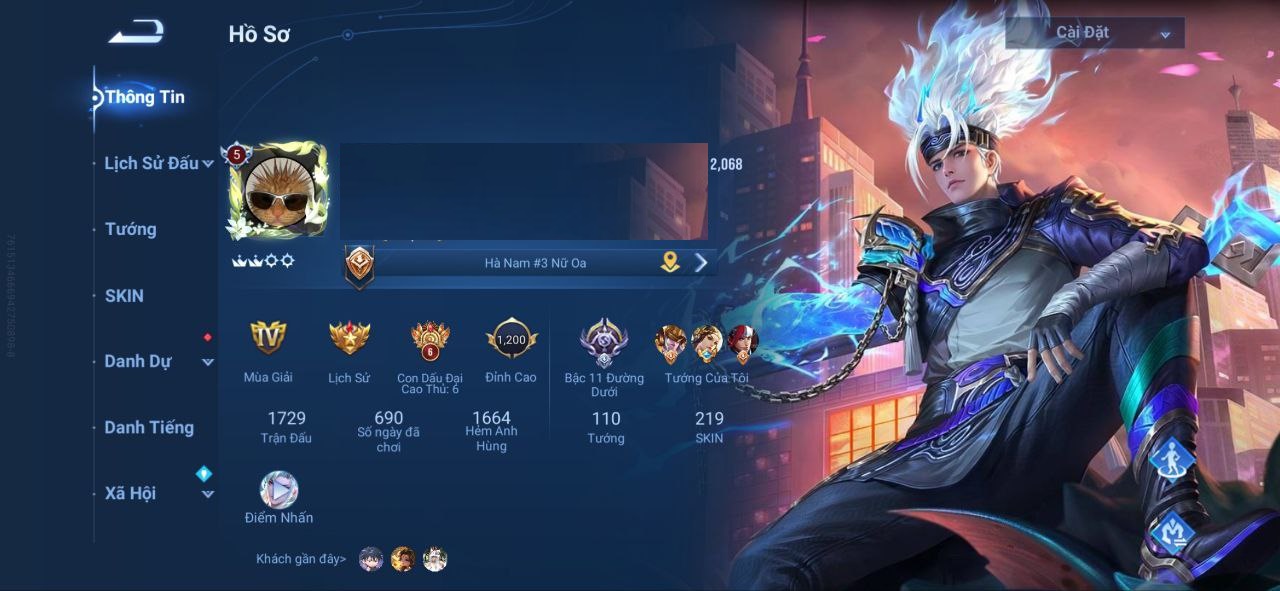Image resolution: width=1280 pixels, height=591 pixels.
Task: Open the Cài Đặt dropdown
Action: (1094, 33)
